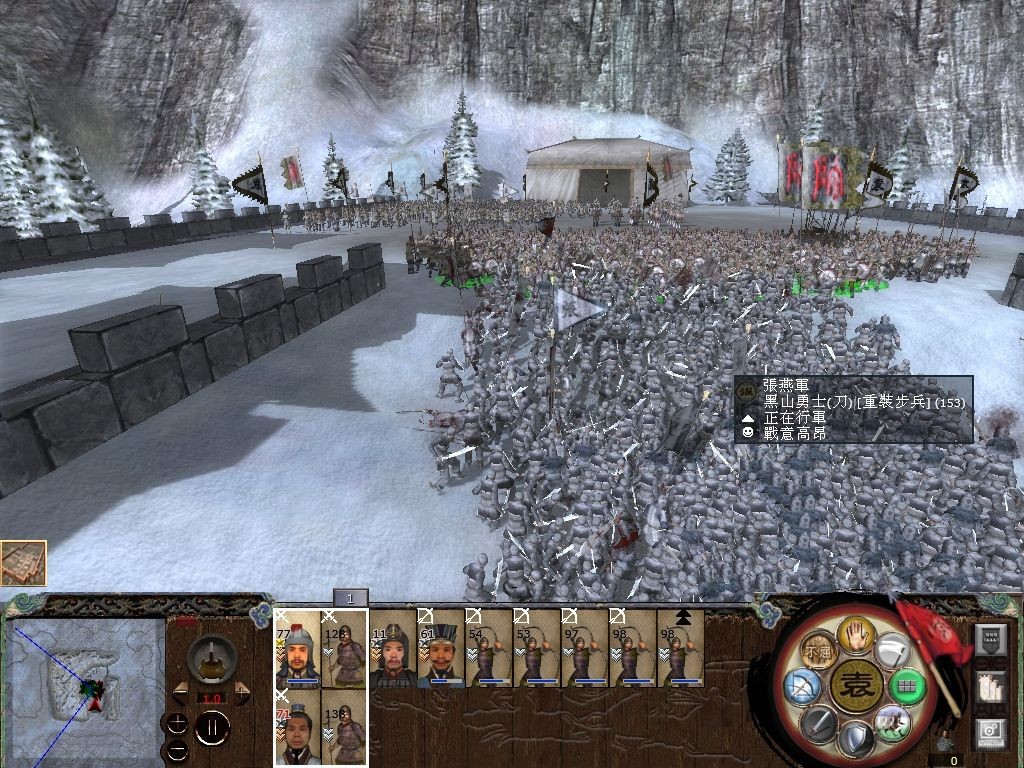The image size is (1024, 768).
Task: Select the advisor unit card numbered 61
Action: pyautogui.click(x=440, y=649)
